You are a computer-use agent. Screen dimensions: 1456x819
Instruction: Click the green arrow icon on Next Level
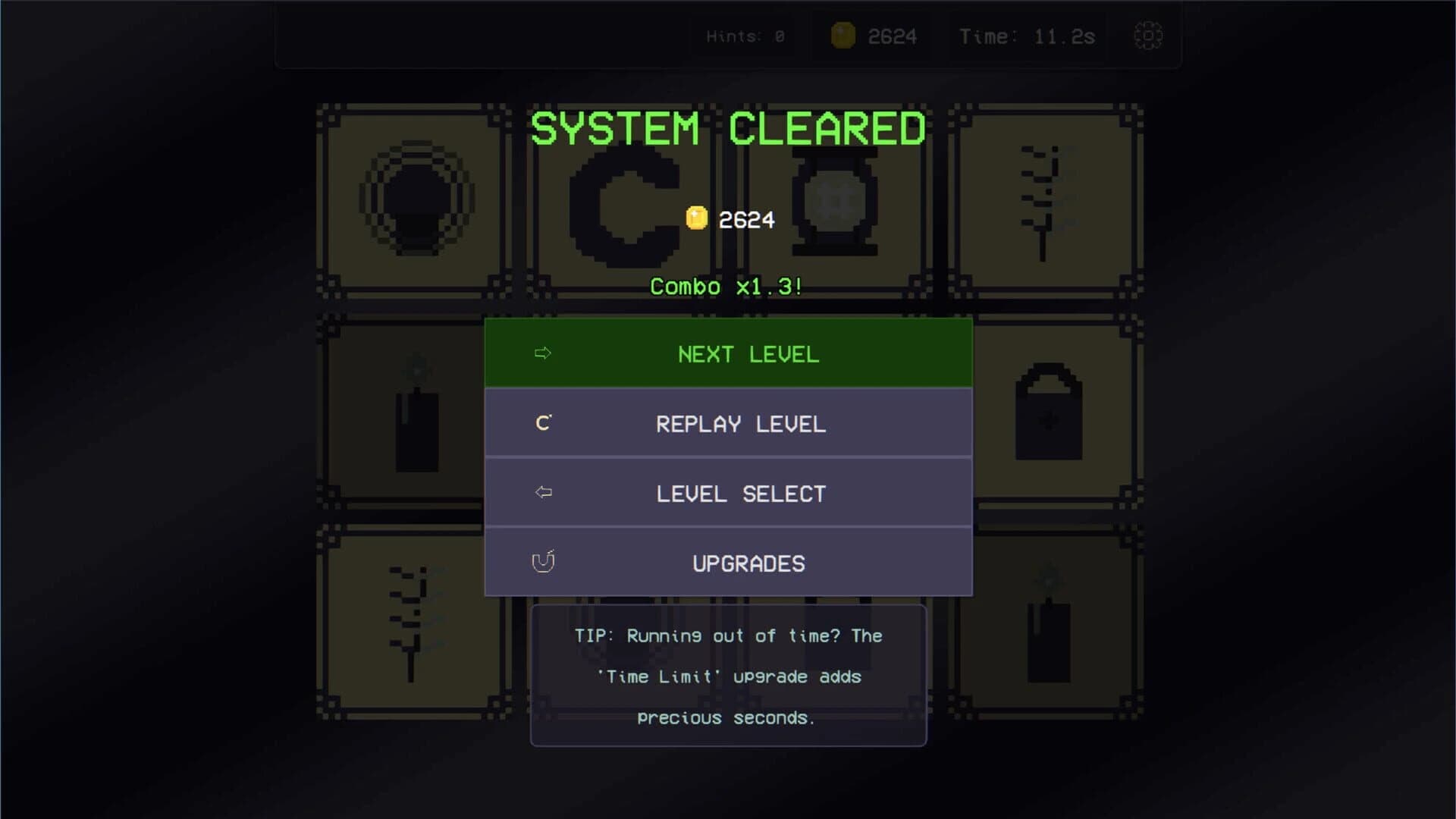click(x=542, y=353)
